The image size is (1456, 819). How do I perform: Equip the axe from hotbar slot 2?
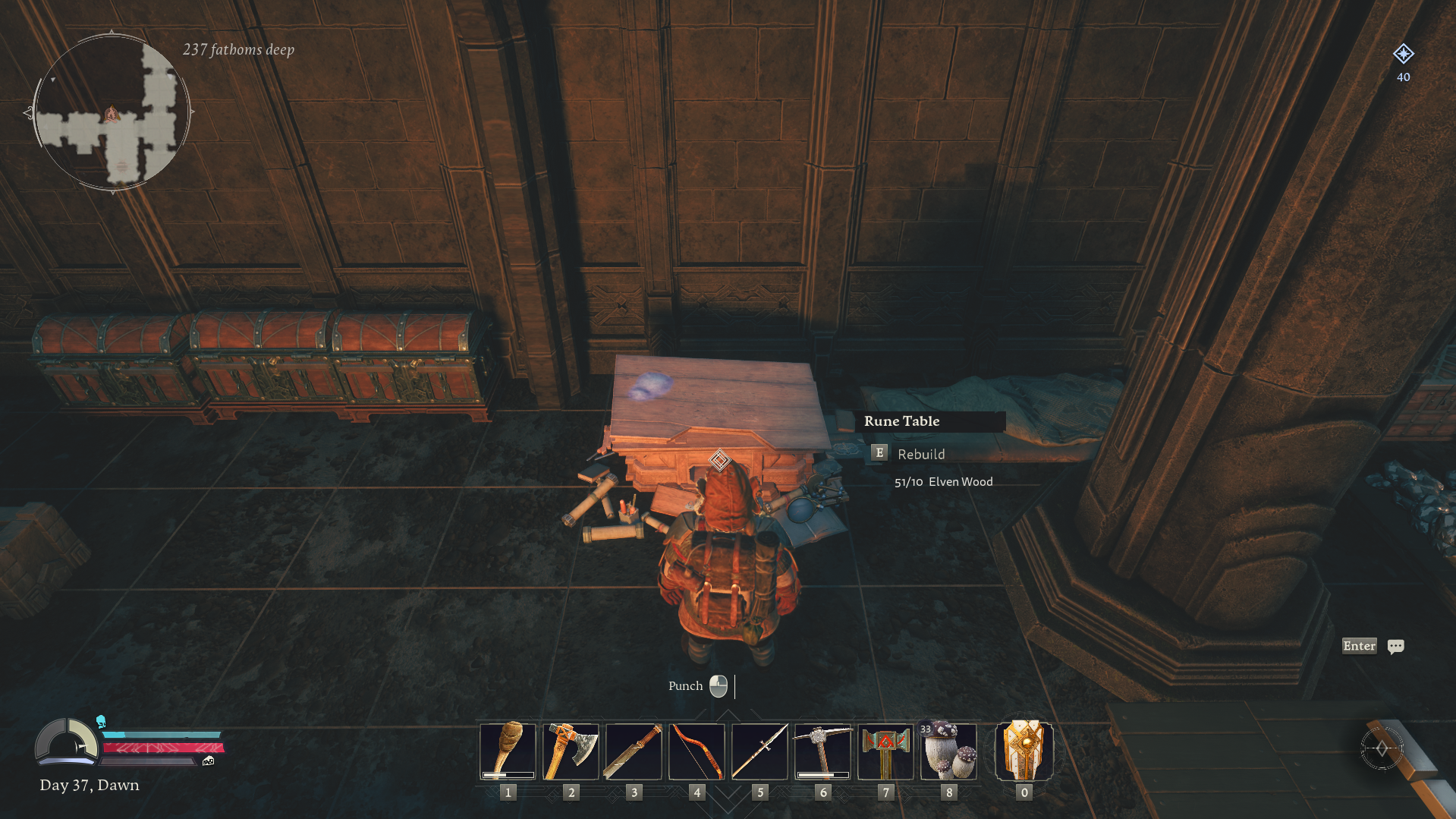point(571,750)
